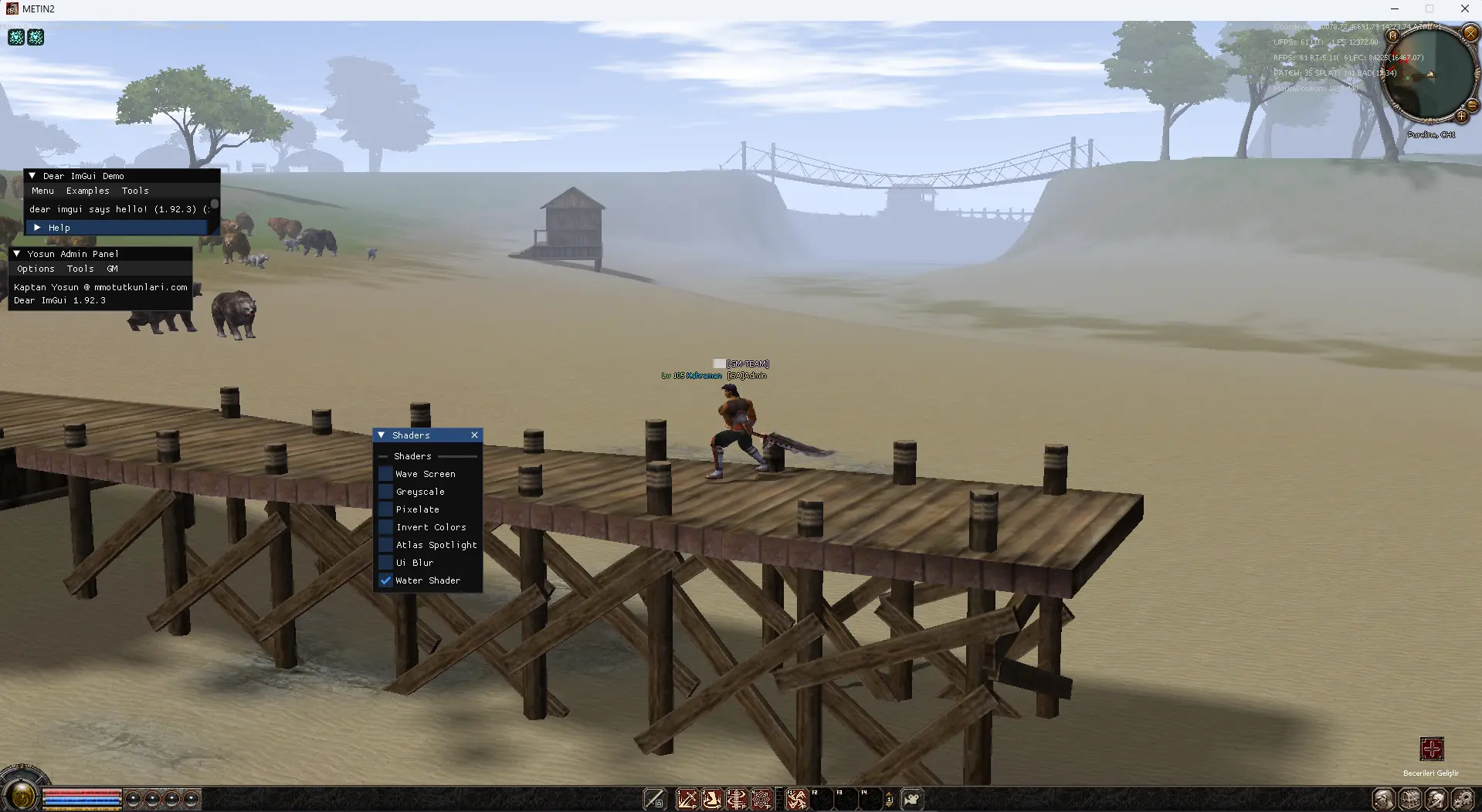Open the Options menu in Yosun Admin Panel
The width and height of the screenshot is (1482, 812).
click(36, 269)
